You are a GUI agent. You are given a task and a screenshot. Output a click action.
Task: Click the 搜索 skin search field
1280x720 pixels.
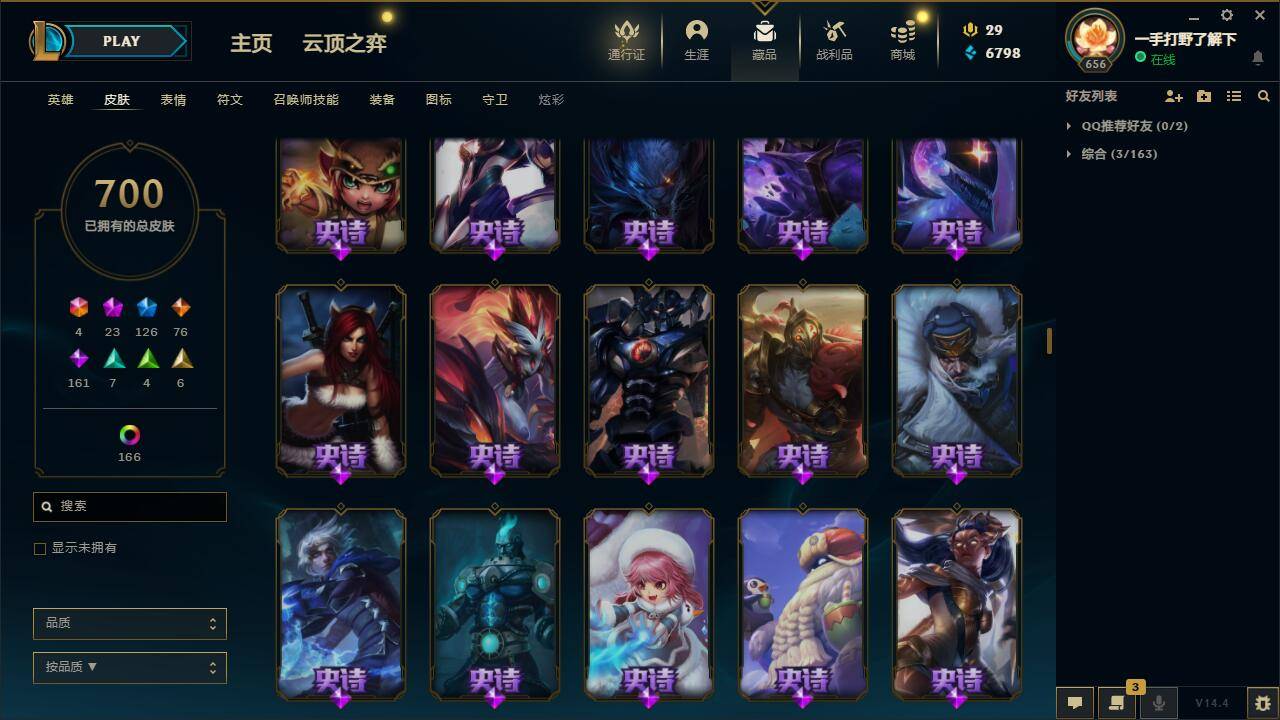click(129, 507)
